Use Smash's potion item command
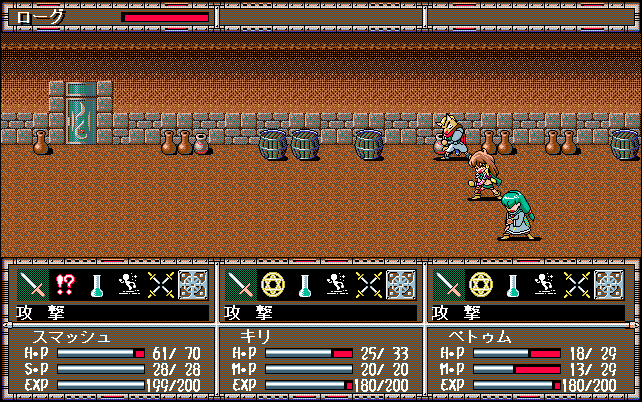This screenshot has width=642, height=402. click(97, 285)
